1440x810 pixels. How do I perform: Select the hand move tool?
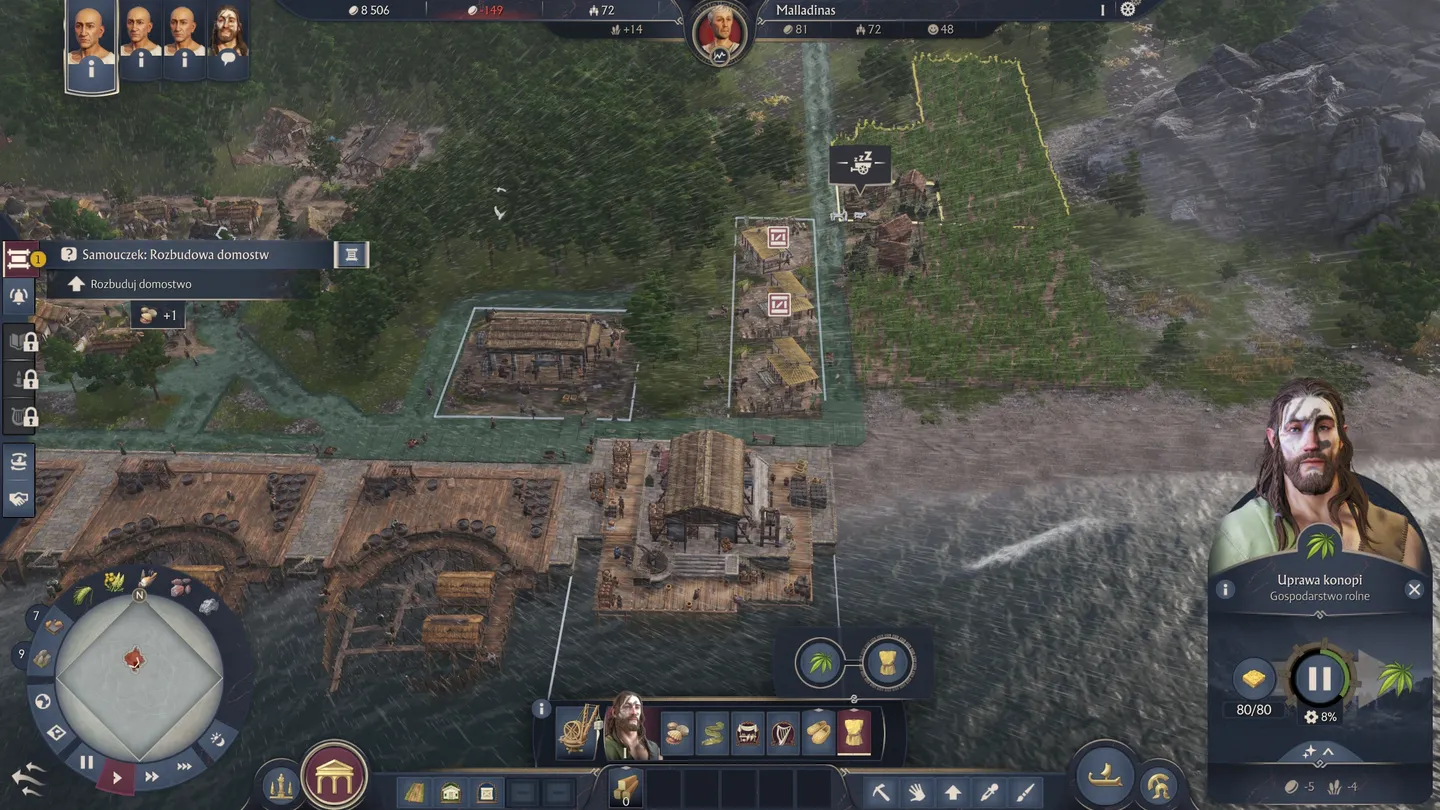tap(917, 793)
